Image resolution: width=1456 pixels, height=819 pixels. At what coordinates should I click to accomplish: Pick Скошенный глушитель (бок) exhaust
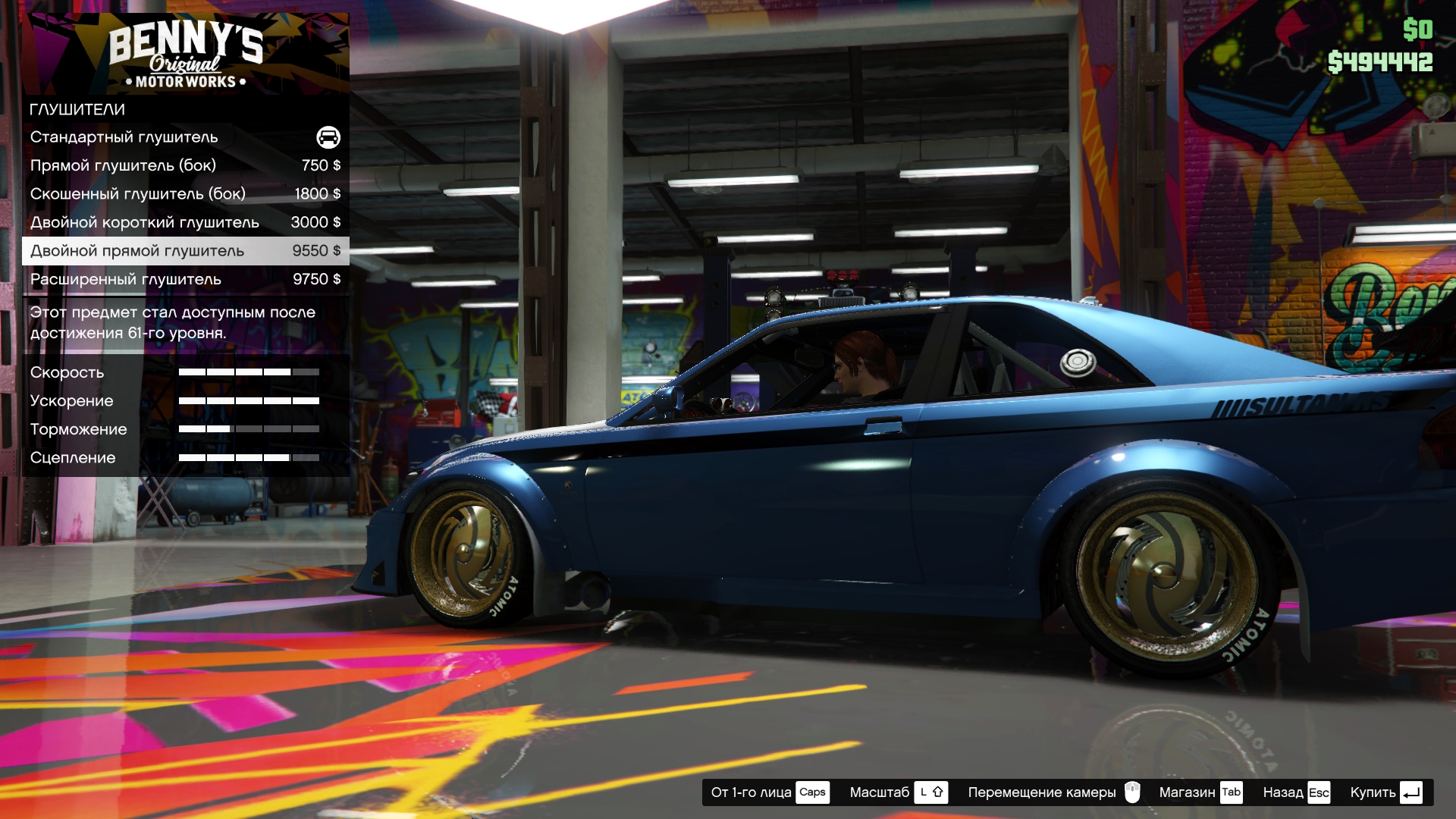[185, 194]
